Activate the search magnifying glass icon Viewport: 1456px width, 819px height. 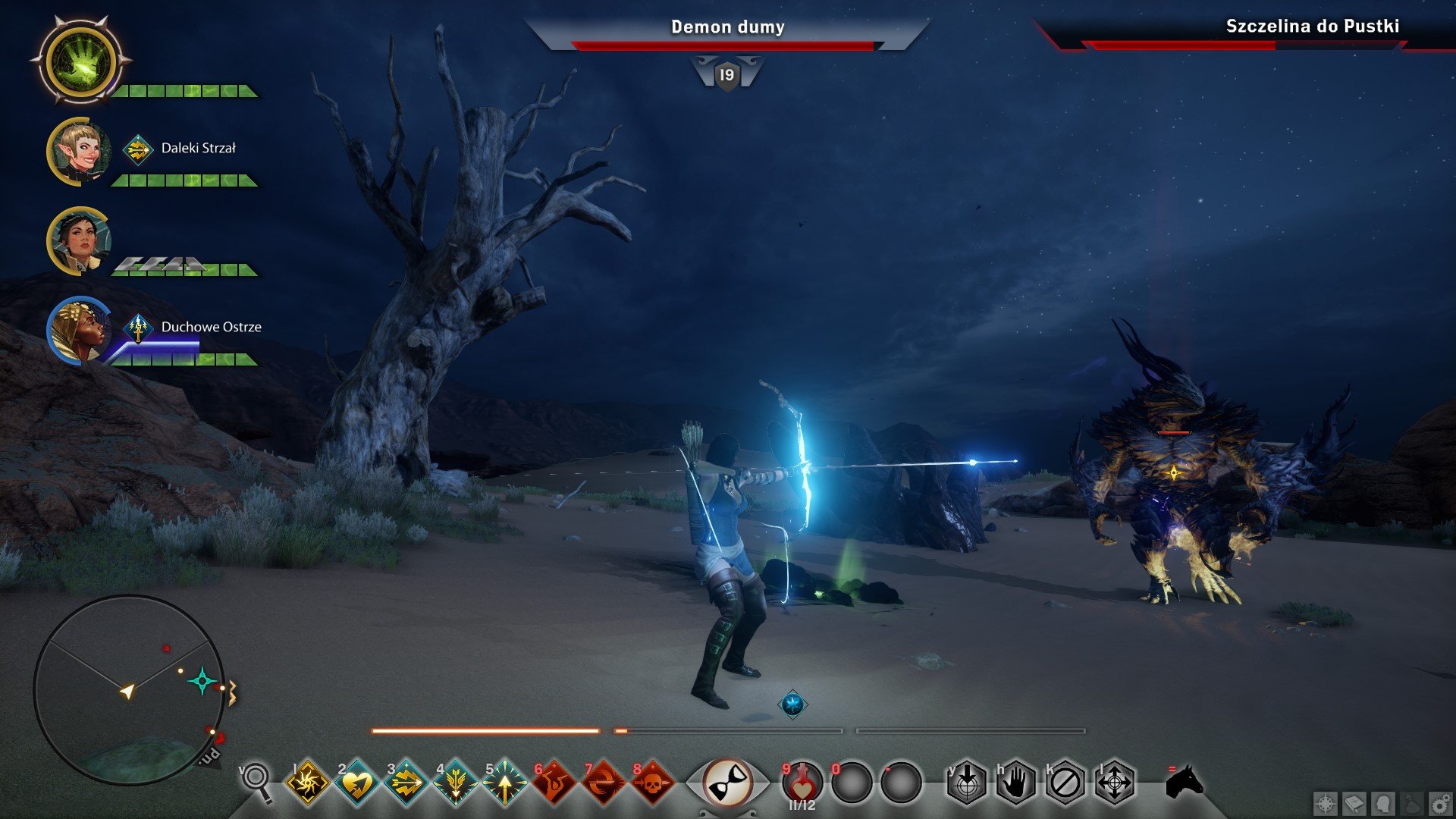point(257,780)
